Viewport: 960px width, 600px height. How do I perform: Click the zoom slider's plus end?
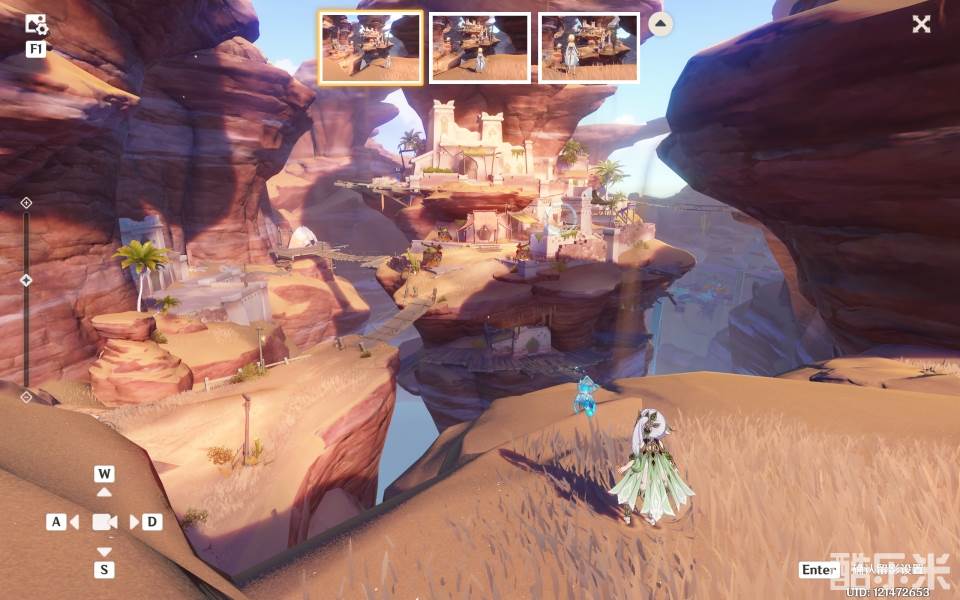tap(26, 203)
